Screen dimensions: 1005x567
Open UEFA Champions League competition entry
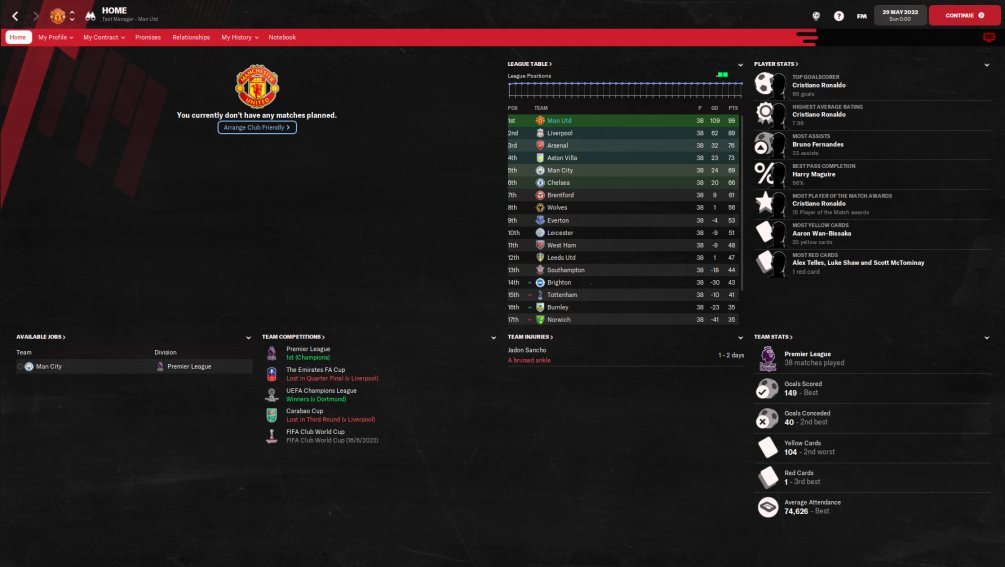coord(321,391)
